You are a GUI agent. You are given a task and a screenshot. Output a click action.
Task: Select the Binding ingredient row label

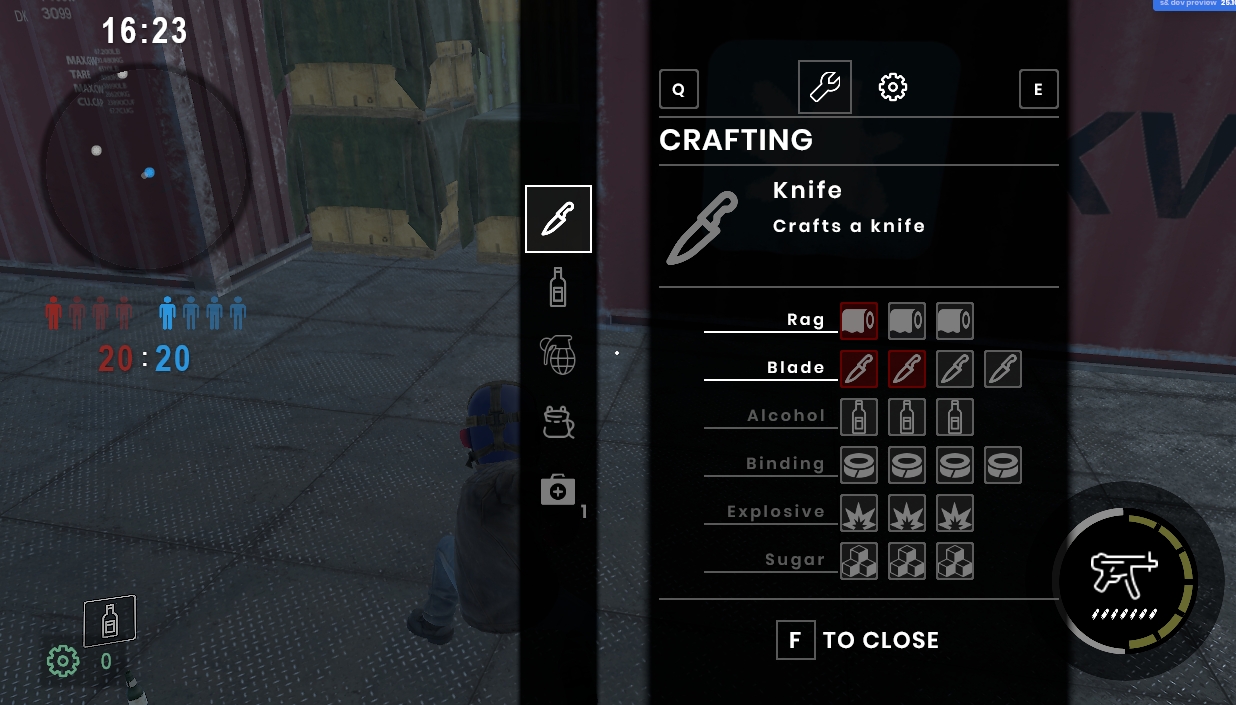[x=785, y=464]
